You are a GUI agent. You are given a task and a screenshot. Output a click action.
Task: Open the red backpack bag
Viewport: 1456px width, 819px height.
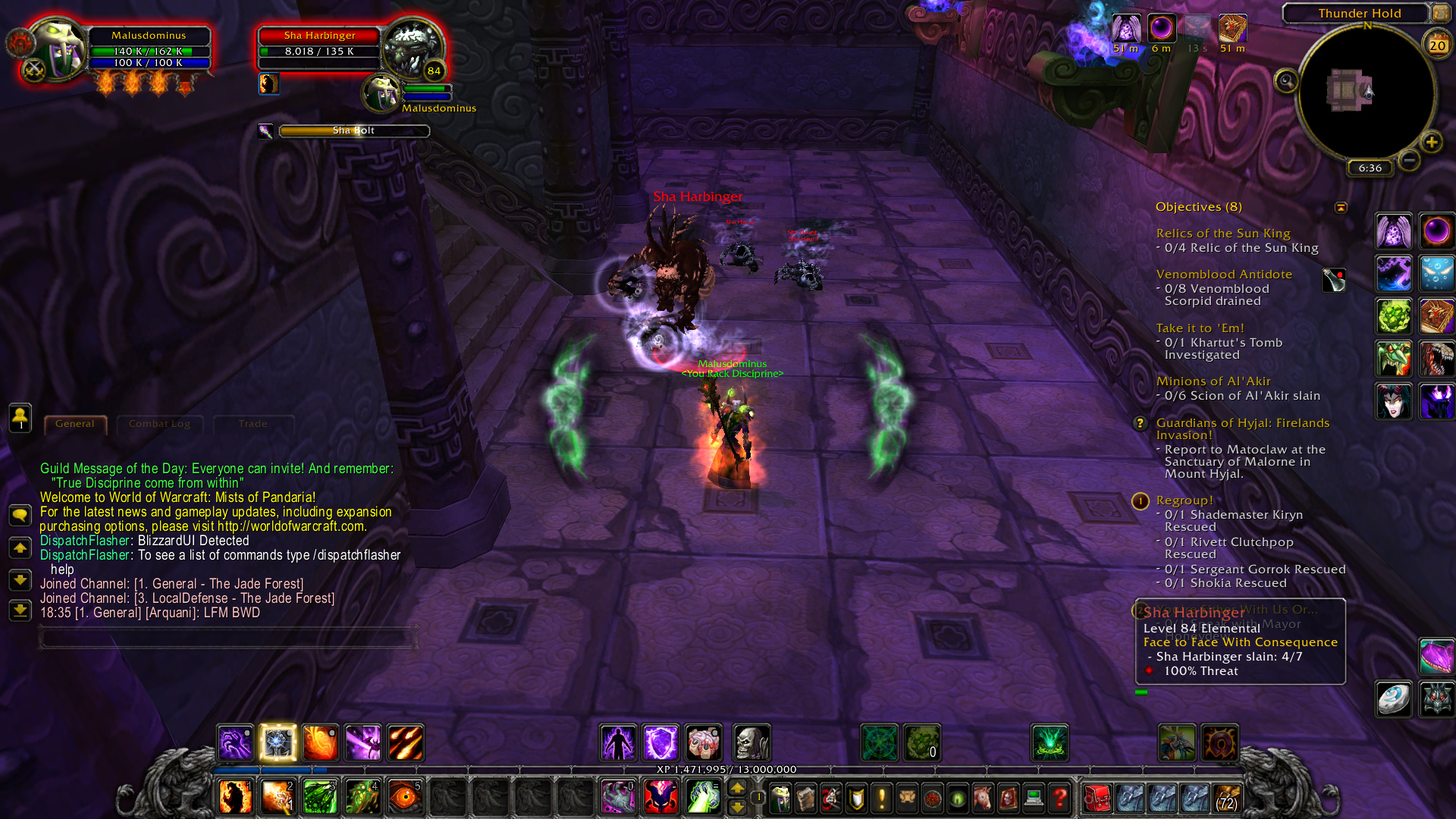pyautogui.click(x=1098, y=799)
